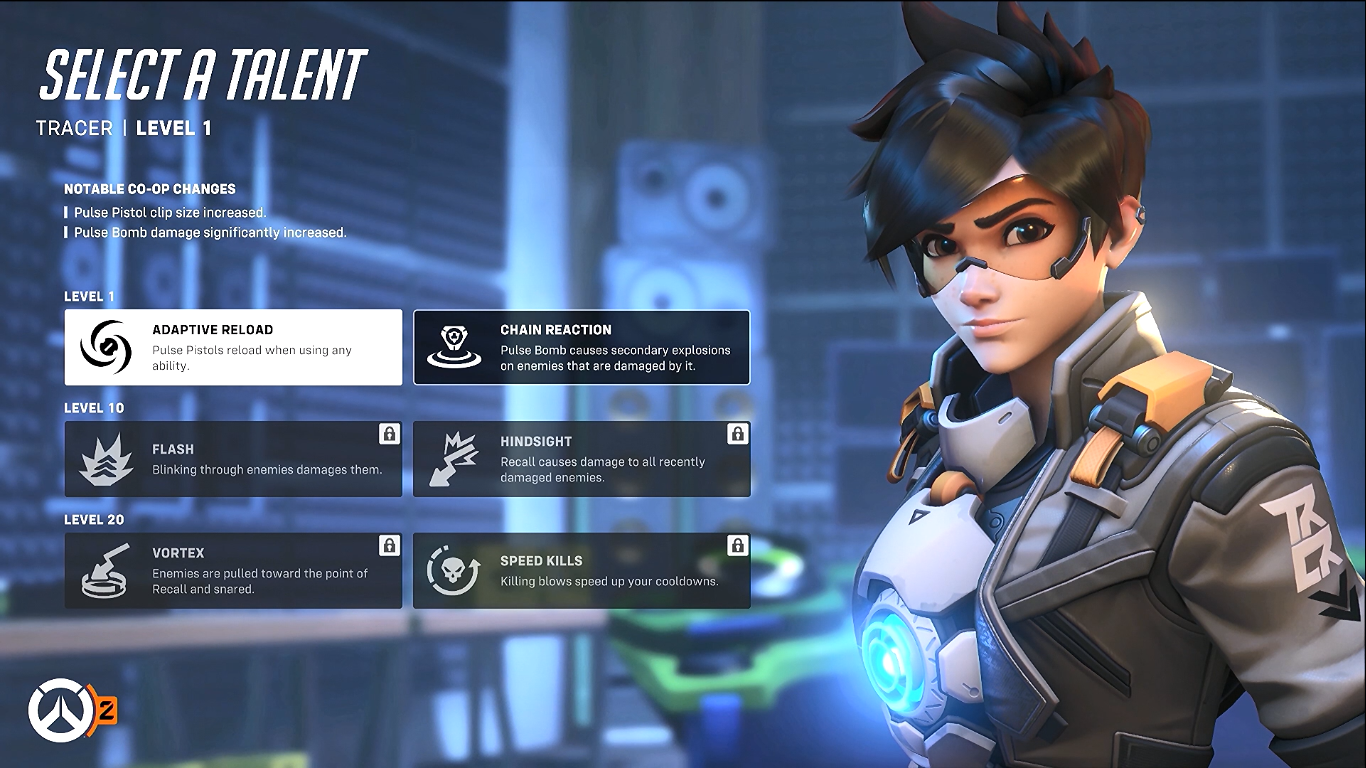Toggle selection of Adaptive Reload

233,346
